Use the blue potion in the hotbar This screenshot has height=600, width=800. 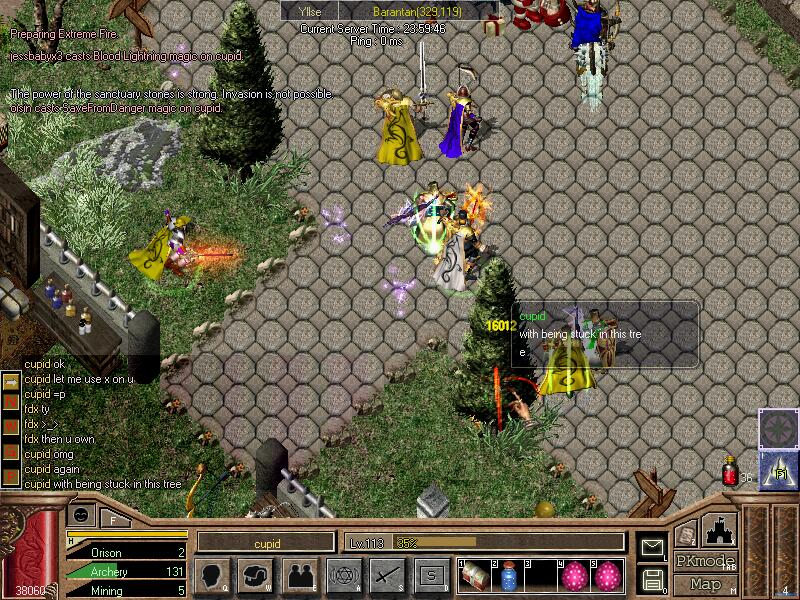tap(507, 575)
